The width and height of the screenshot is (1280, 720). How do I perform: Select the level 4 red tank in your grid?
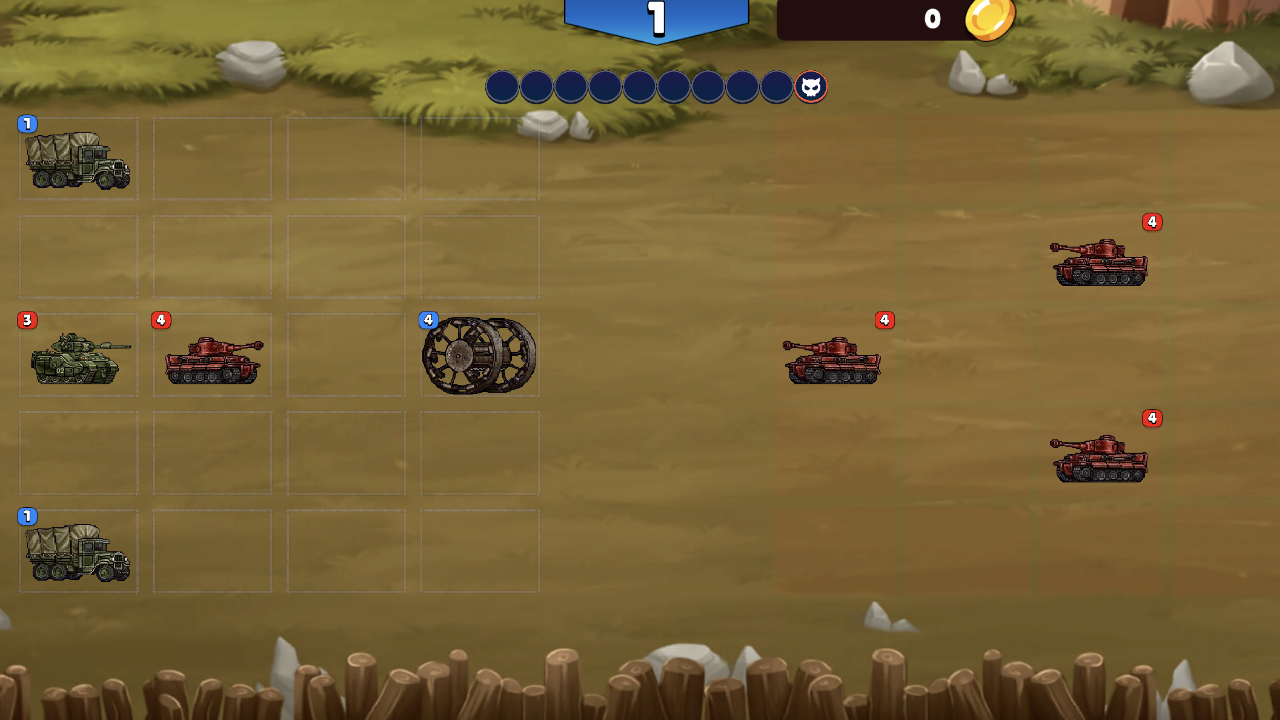(x=212, y=357)
